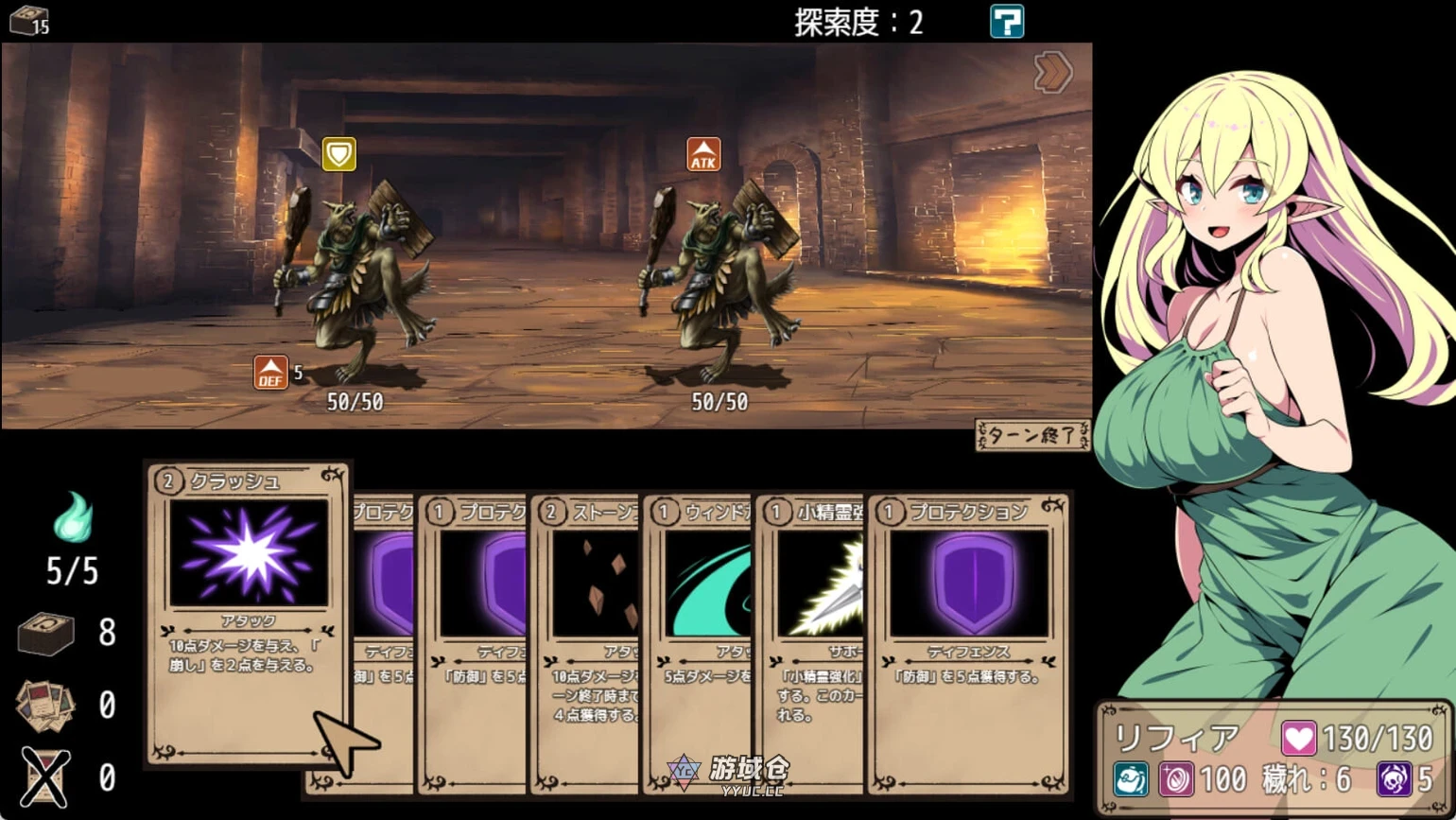This screenshot has height=820, width=1456.
Task: Click the wooden crate icon showing 15 top-left
Action: pyautogui.click(x=26, y=18)
